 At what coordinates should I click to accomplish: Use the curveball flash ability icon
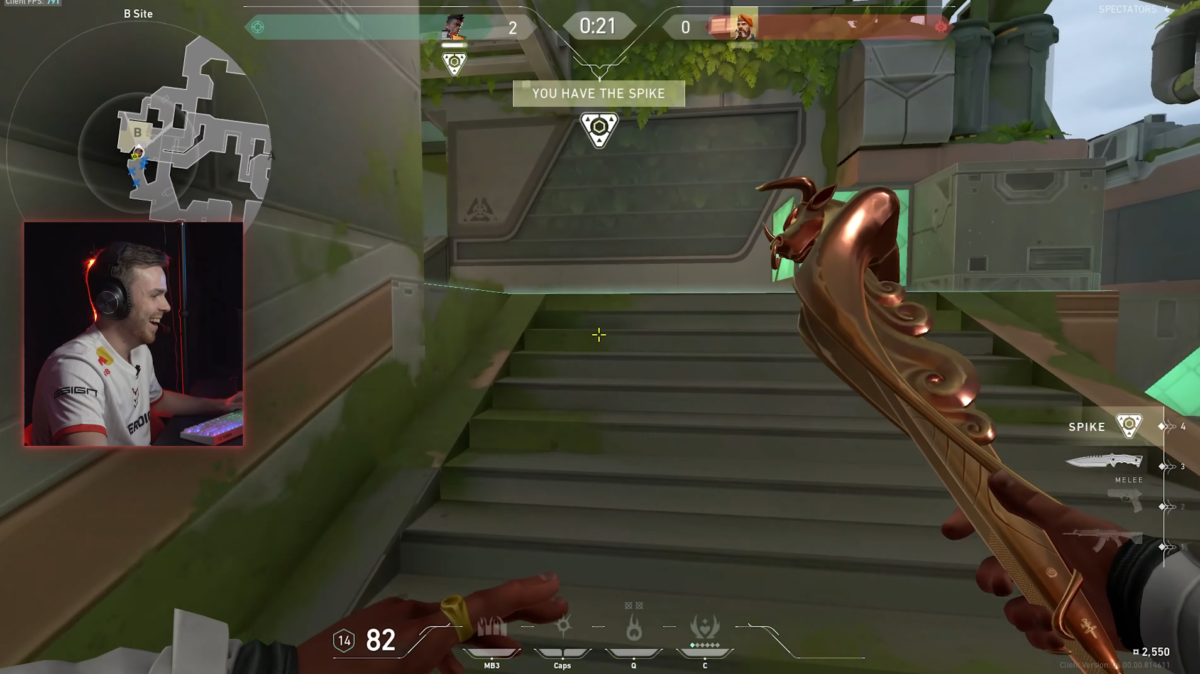(x=563, y=628)
